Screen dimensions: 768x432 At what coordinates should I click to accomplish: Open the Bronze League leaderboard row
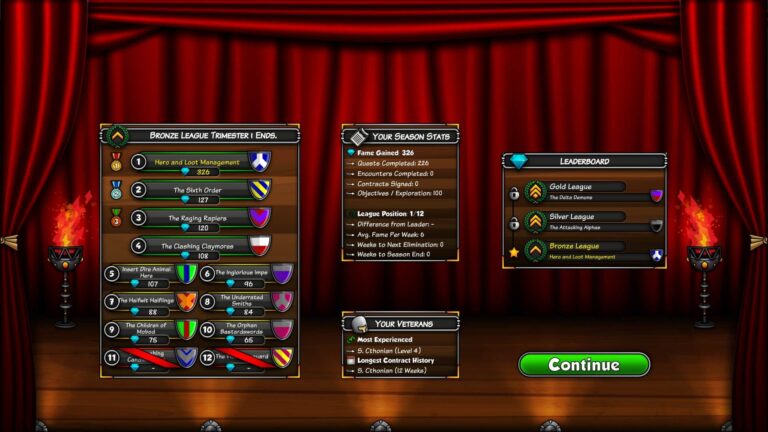pyautogui.click(x=585, y=250)
